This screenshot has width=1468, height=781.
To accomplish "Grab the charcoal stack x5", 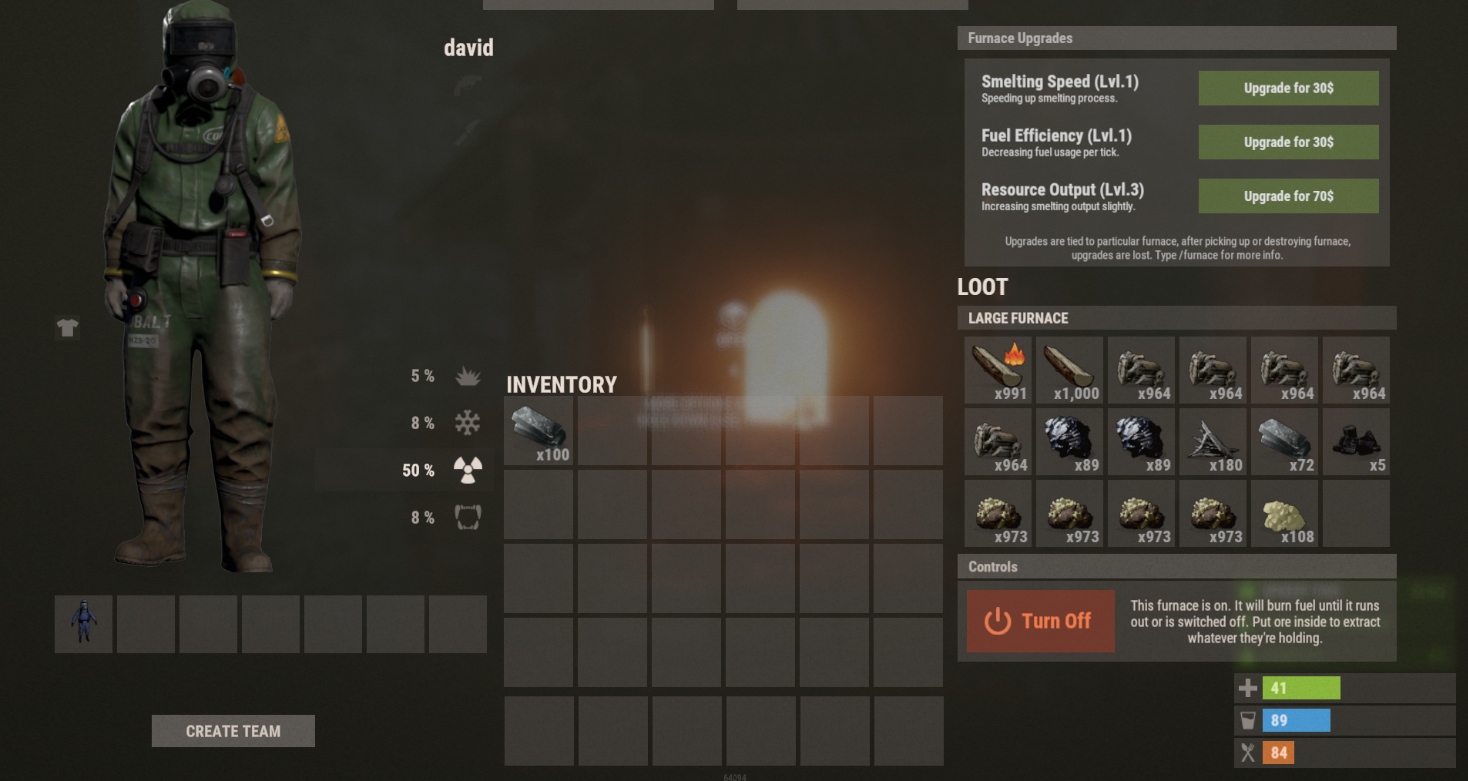I will click(x=1356, y=441).
